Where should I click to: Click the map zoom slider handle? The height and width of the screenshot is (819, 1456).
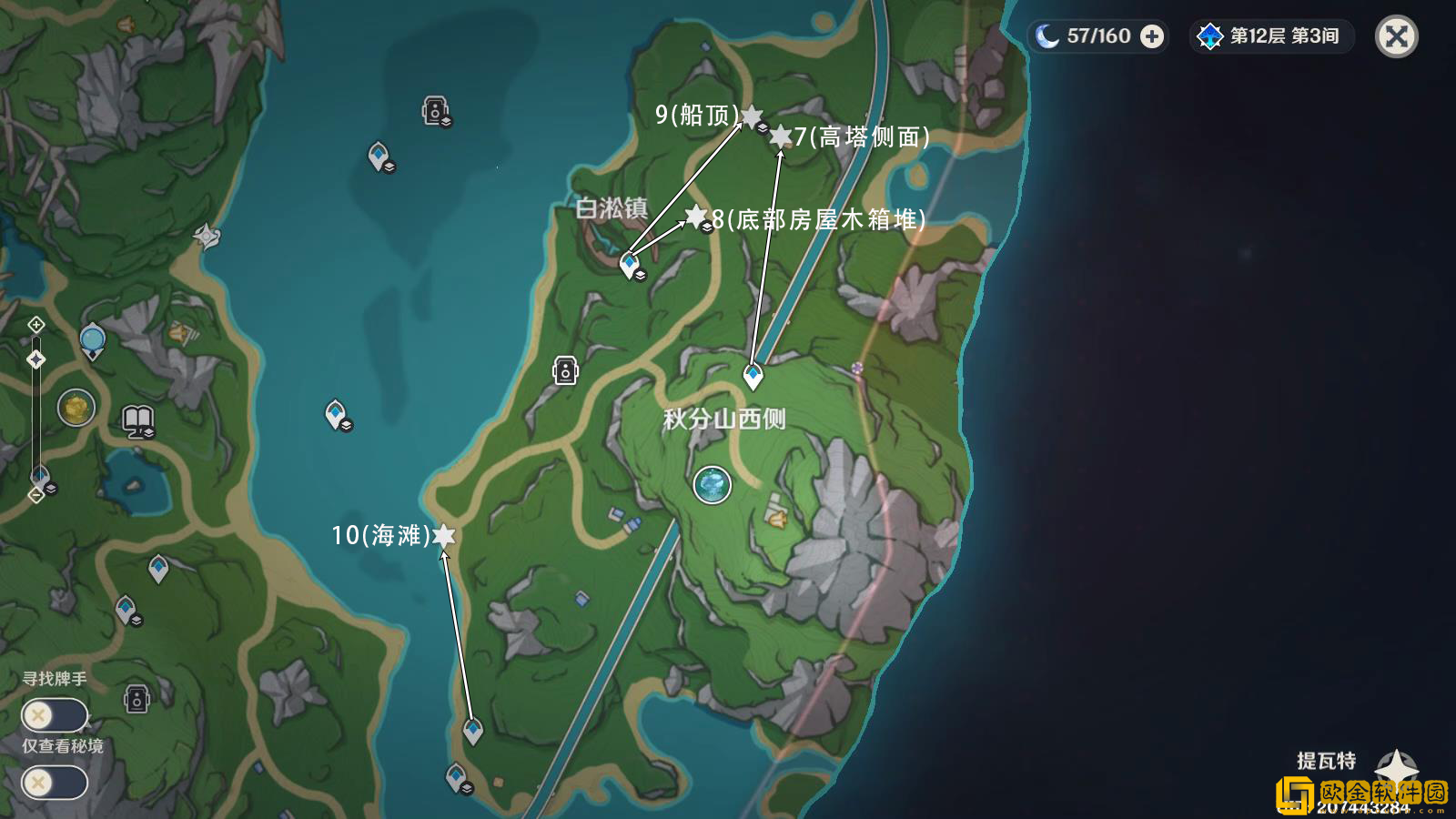pos(35,359)
